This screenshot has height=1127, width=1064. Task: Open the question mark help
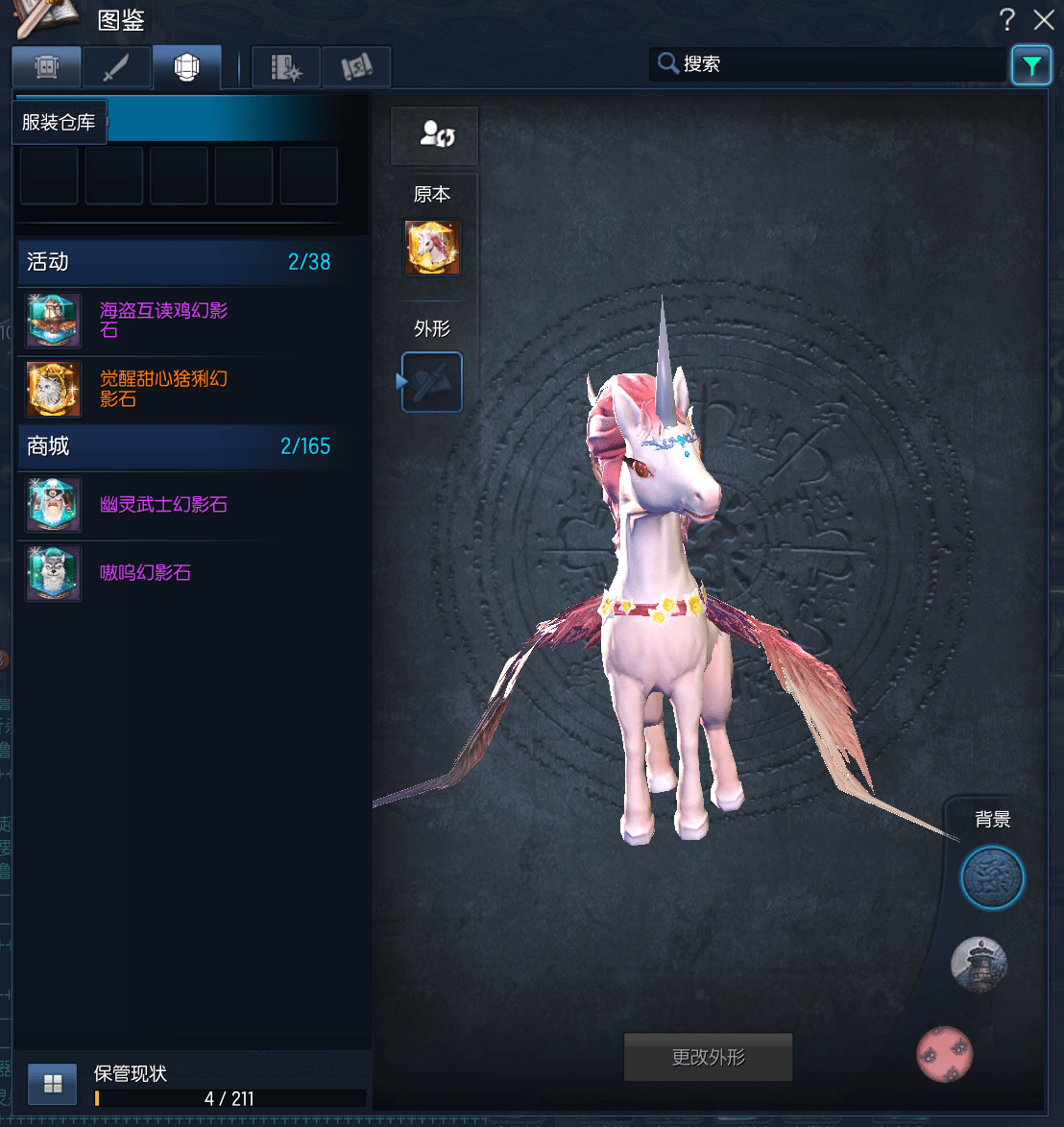[1006, 19]
